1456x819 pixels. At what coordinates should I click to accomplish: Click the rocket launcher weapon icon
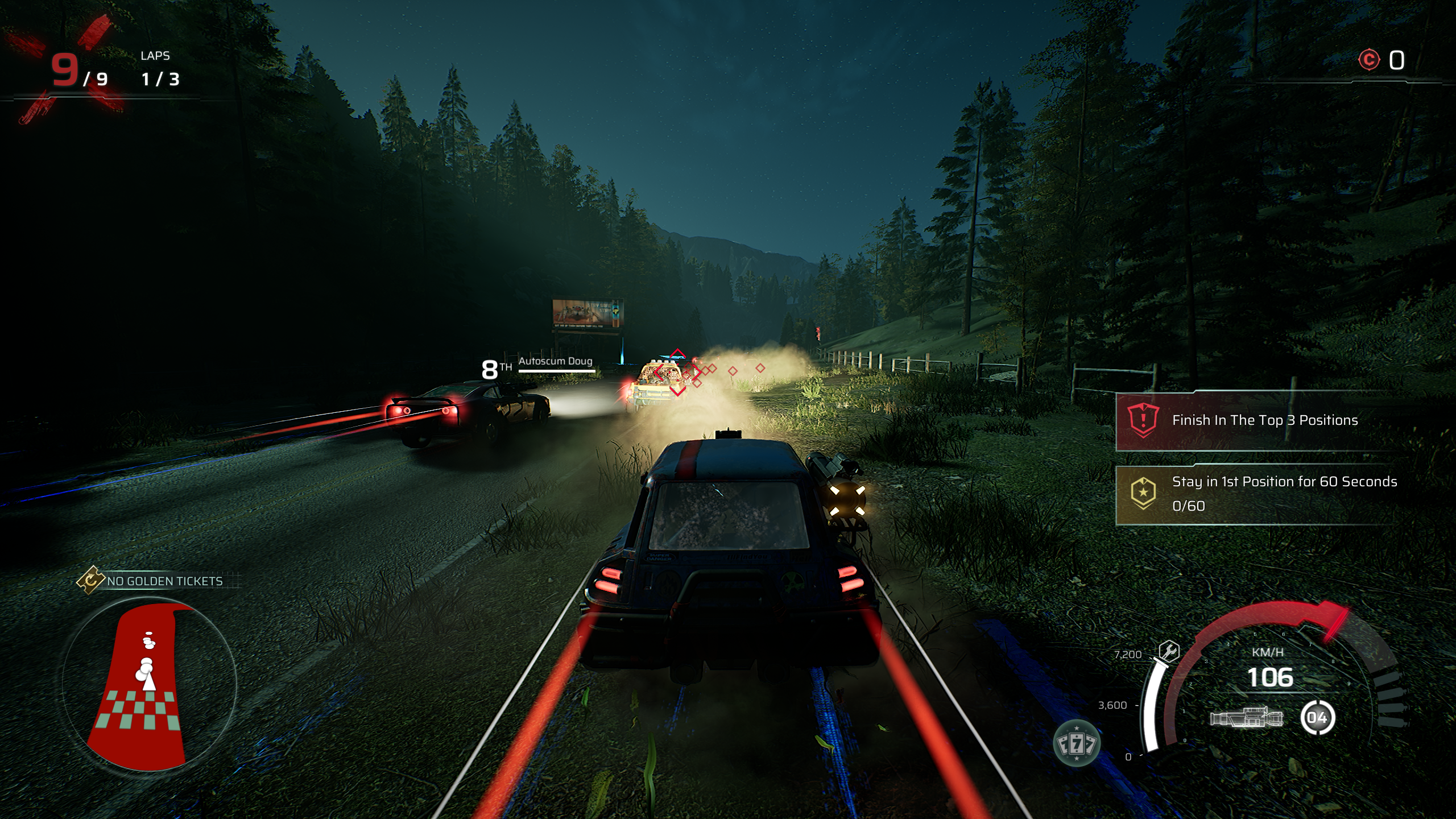pos(1246,718)
